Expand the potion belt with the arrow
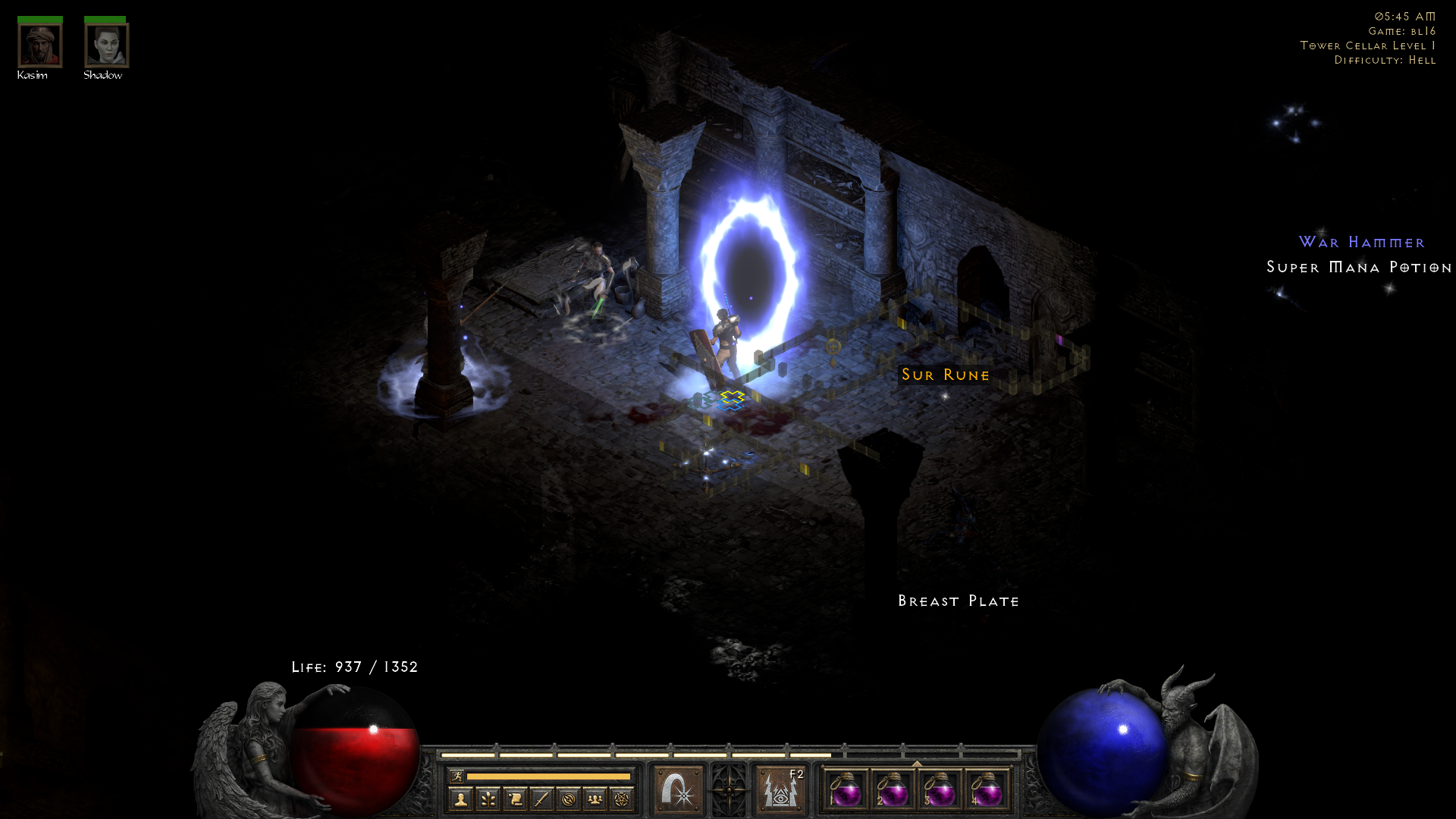The width and height of the screenshot is (1456, 819). (x=918, y=763)
